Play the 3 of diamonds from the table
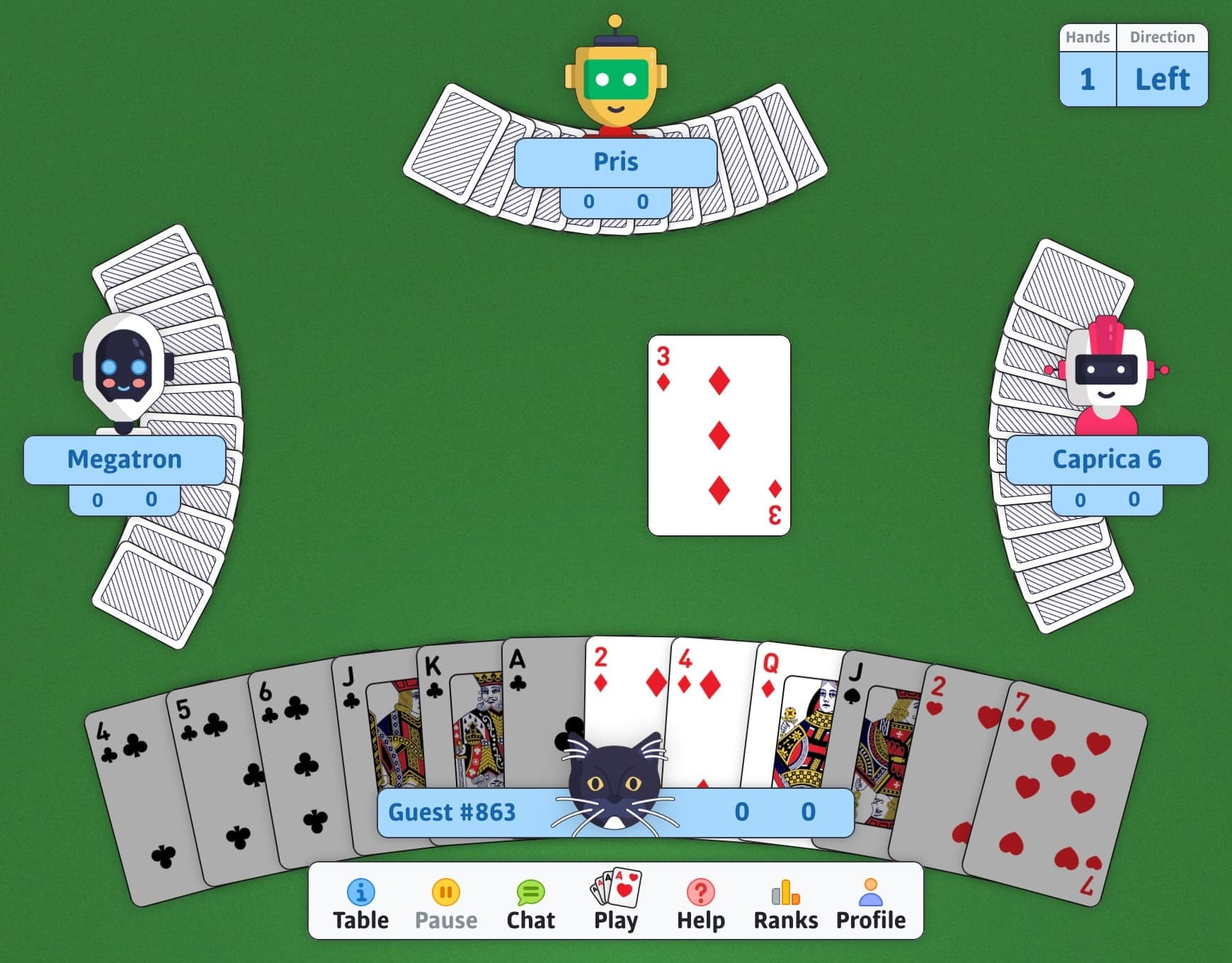The width and height of the screenshot is (1232, 963). (719, 435)
